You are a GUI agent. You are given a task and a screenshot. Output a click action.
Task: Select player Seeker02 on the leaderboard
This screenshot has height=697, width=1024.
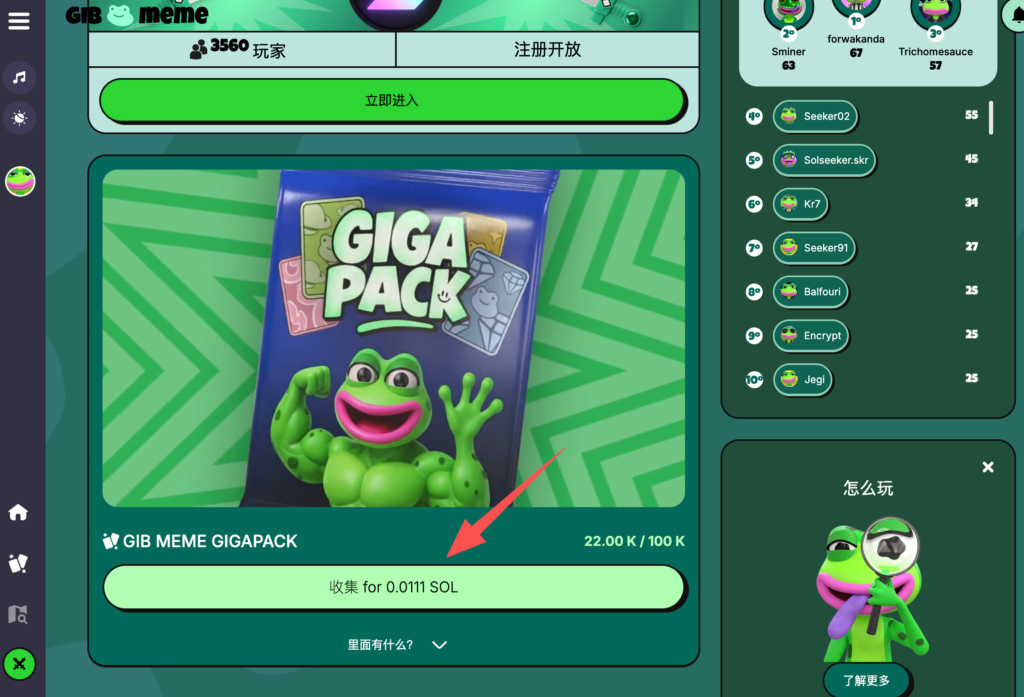[x=816, y=116]
